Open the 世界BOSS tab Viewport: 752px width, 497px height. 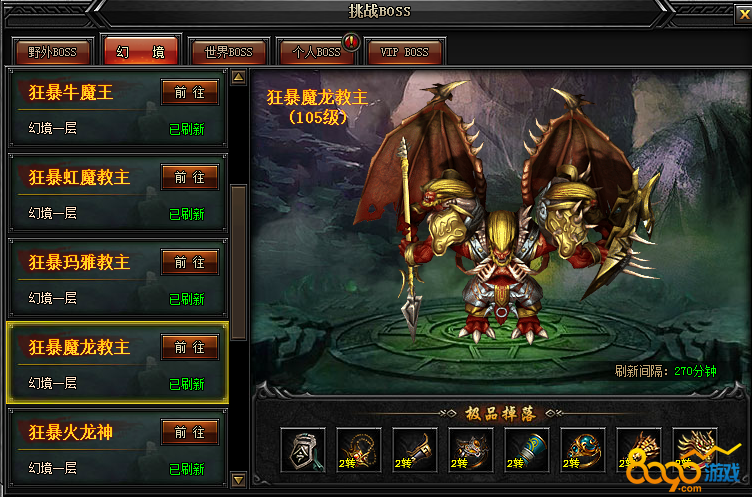click(x=228, y=51)
